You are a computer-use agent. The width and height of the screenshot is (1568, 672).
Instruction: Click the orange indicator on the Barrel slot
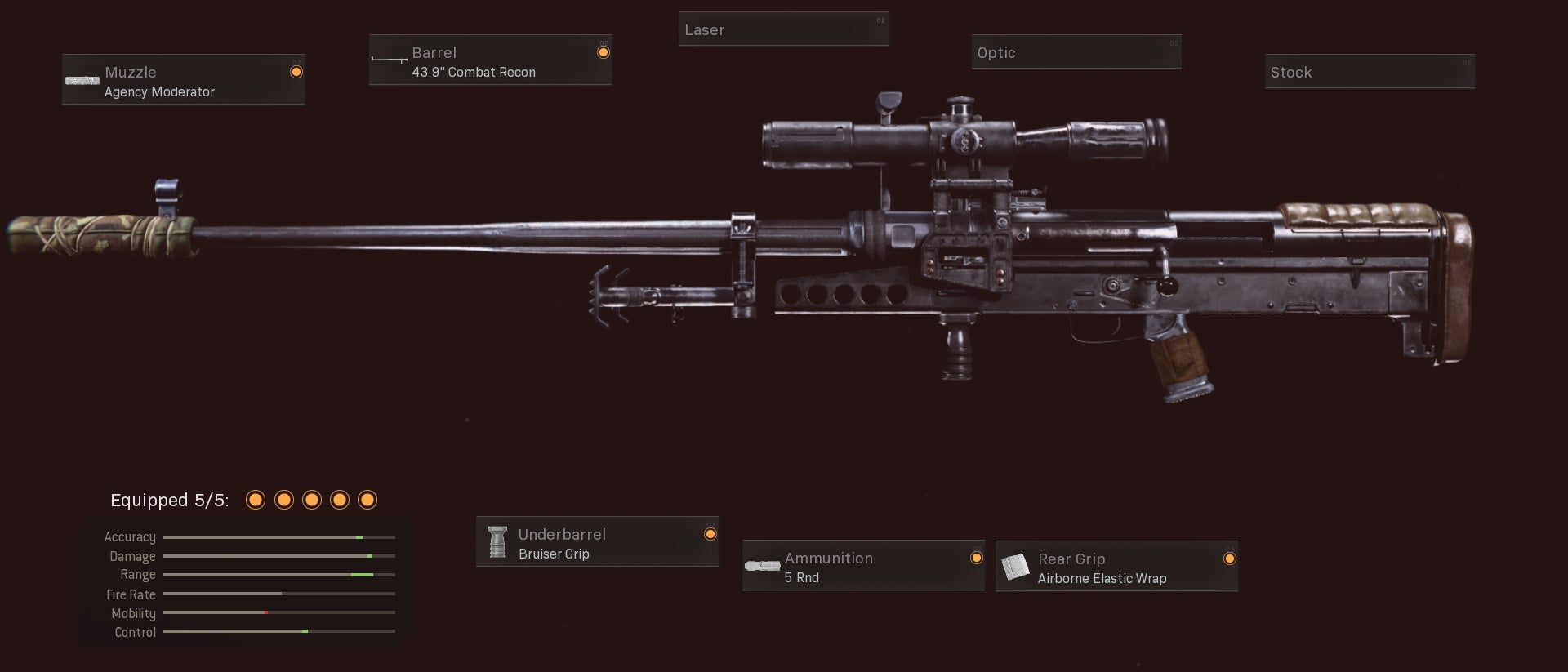(x=604, y=51)
